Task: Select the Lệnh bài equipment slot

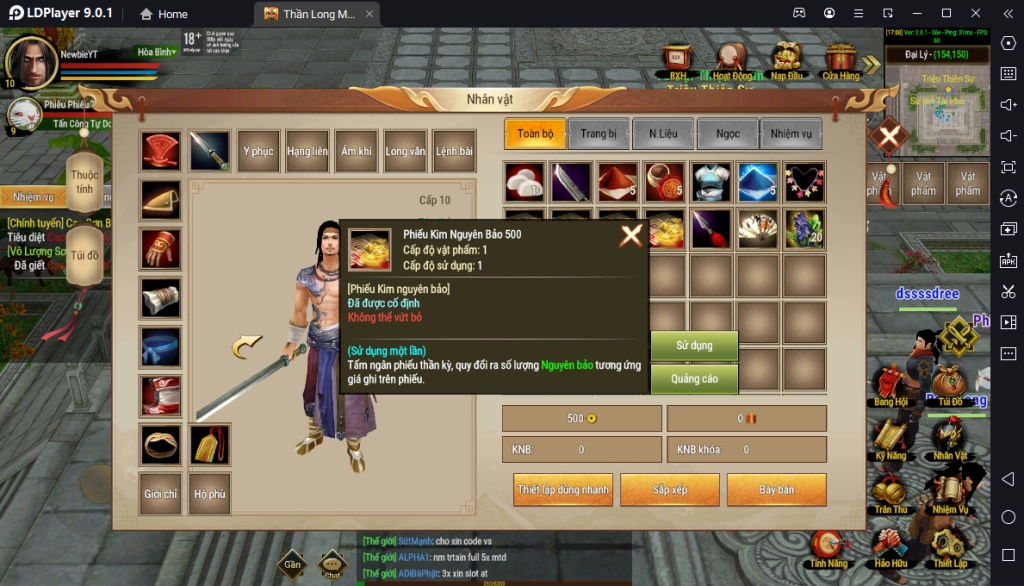Action: coord(454,151)
